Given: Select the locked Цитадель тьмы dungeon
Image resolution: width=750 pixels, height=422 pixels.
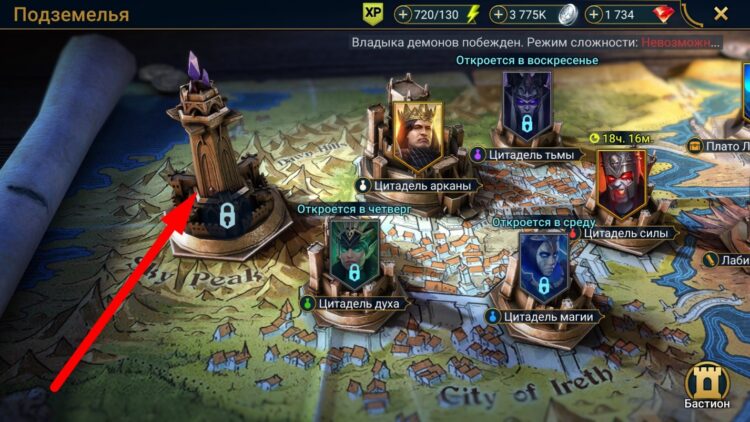Looking at the screenshot, I should (526, 112).
